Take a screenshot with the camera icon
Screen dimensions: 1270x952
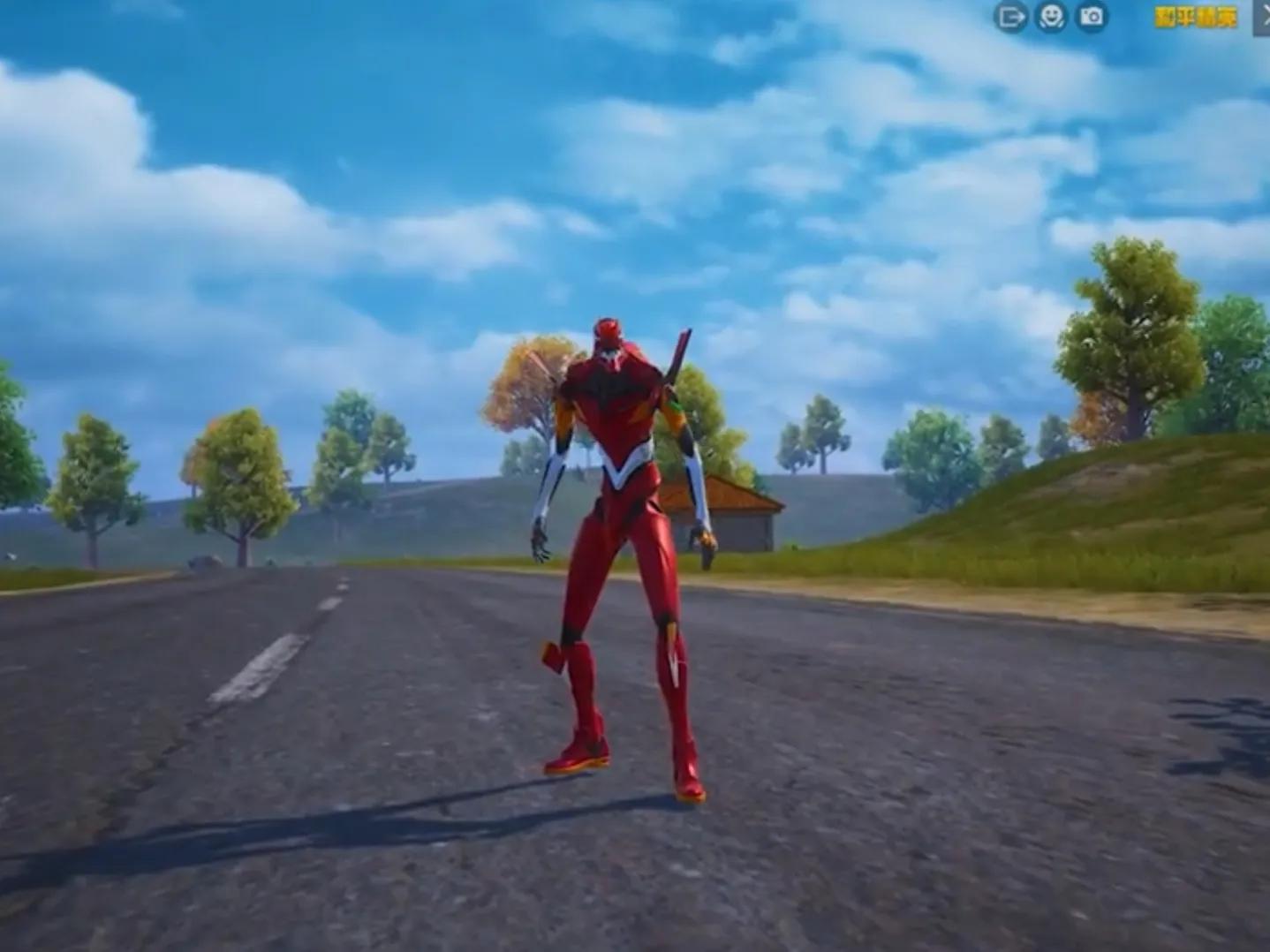1092,17
